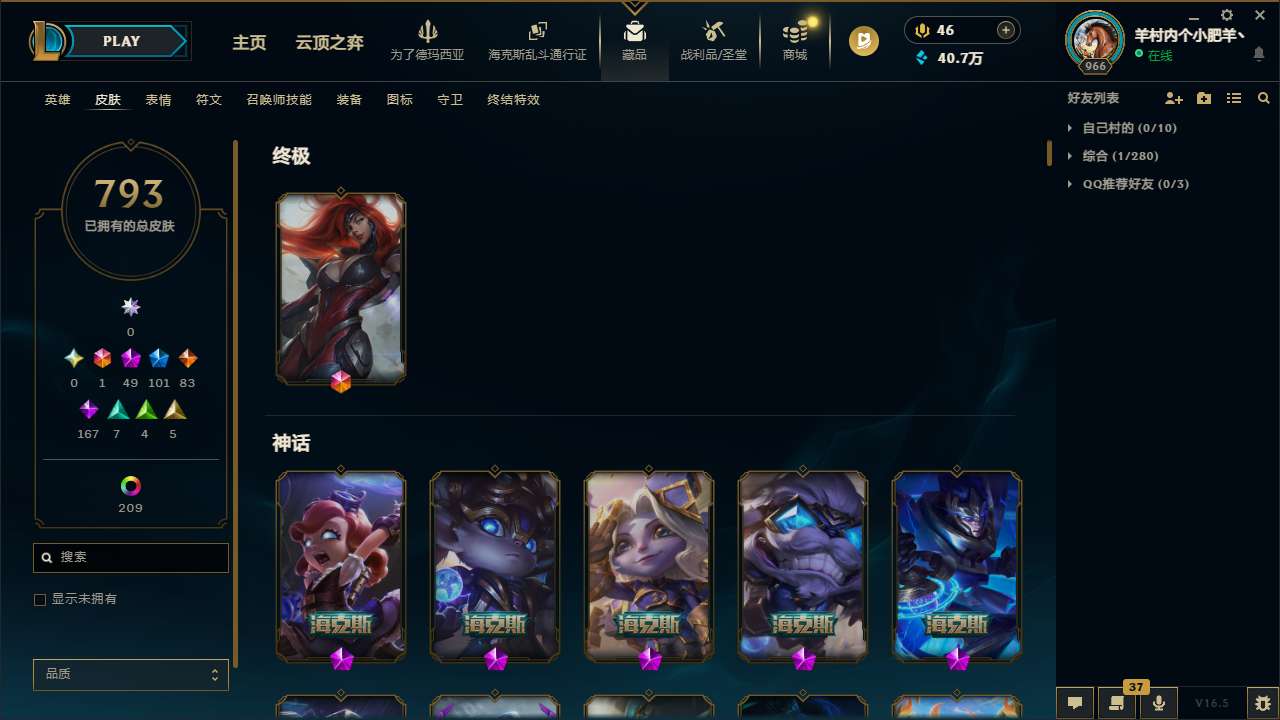Click the create friend group folder icon
This screenshot has height=720, width=1280.
(x=1204, y=98)
